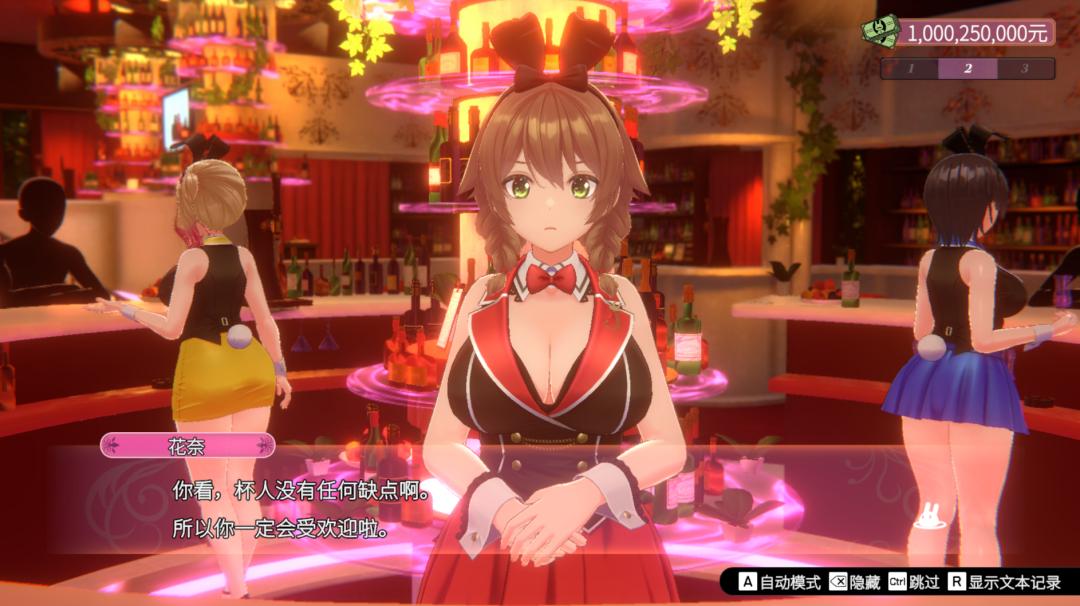This screenshot has height=606, width=1080.
Task: Select segment 1 of the numbered bar
Action: (910, 69)
